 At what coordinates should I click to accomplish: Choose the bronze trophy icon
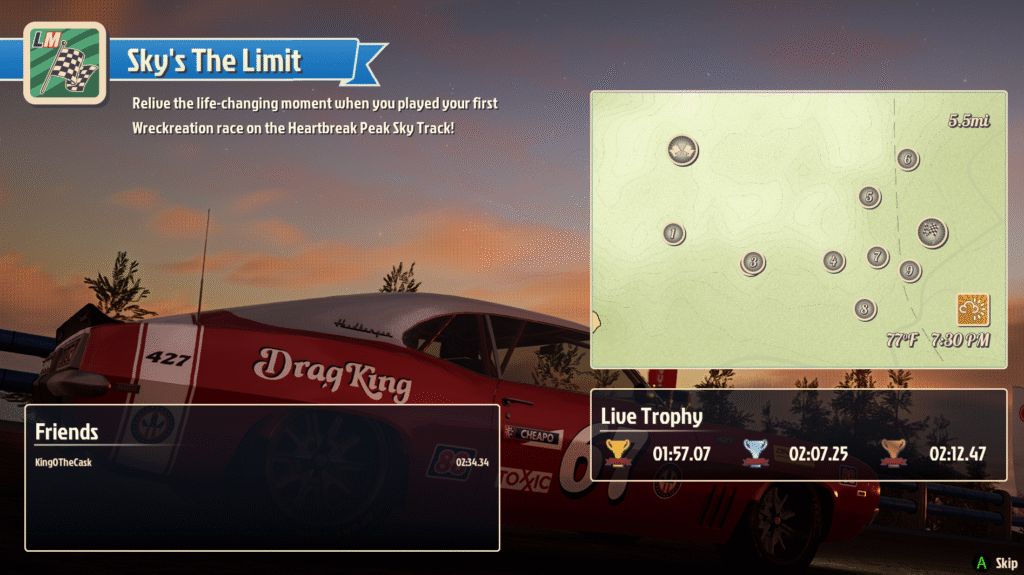[893, 453]
